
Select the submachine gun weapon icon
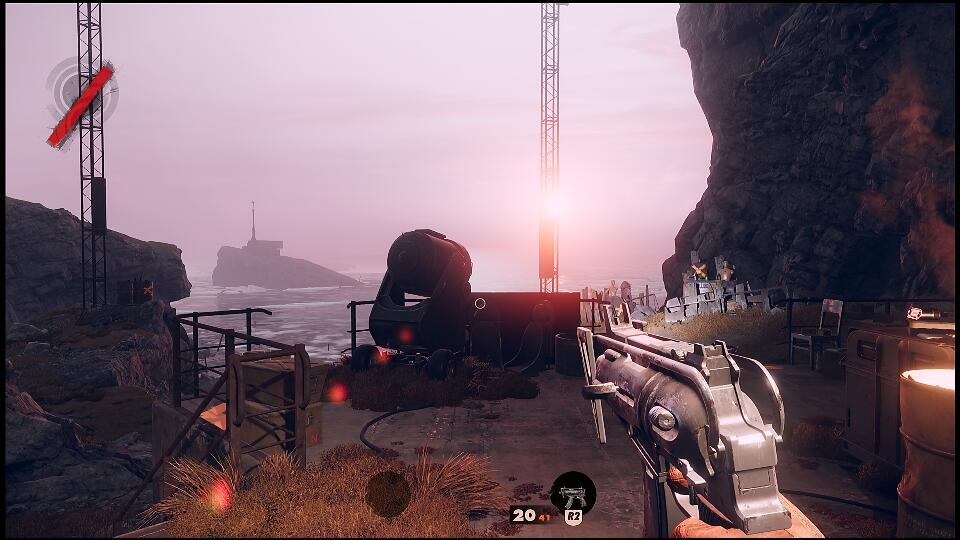[x=573, y=493]
